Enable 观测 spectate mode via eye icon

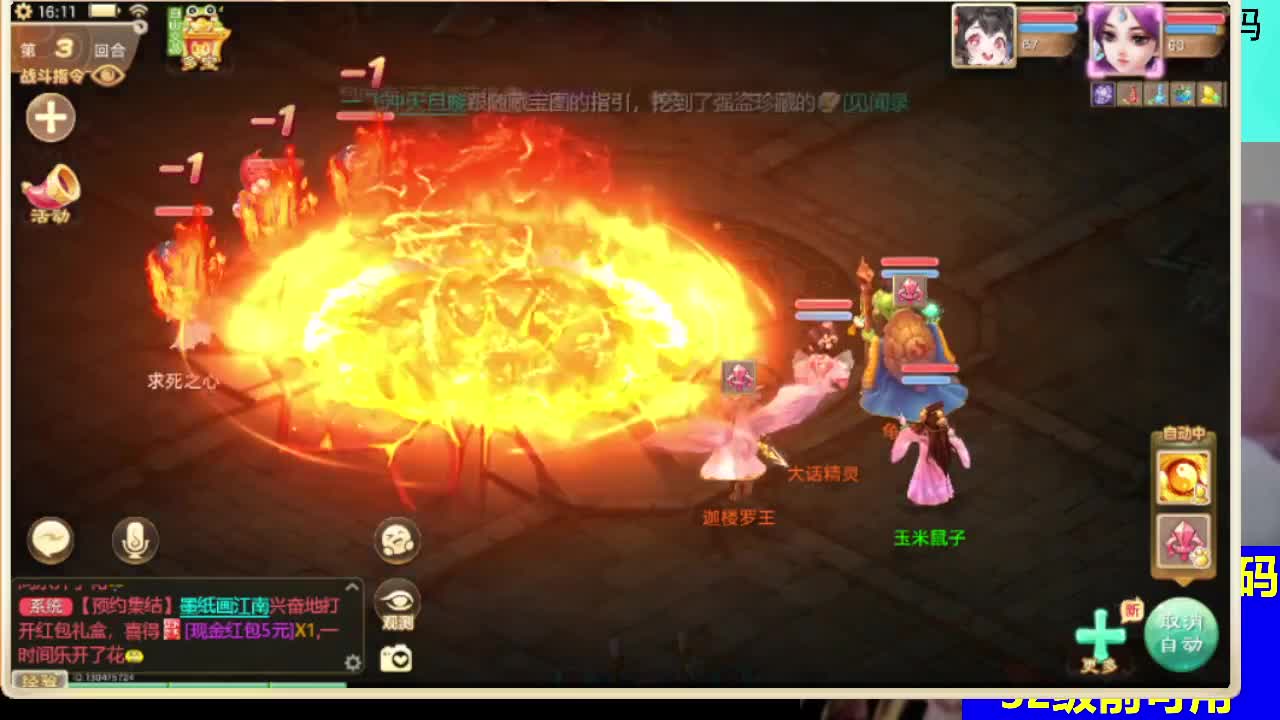(x=398, y=600)
